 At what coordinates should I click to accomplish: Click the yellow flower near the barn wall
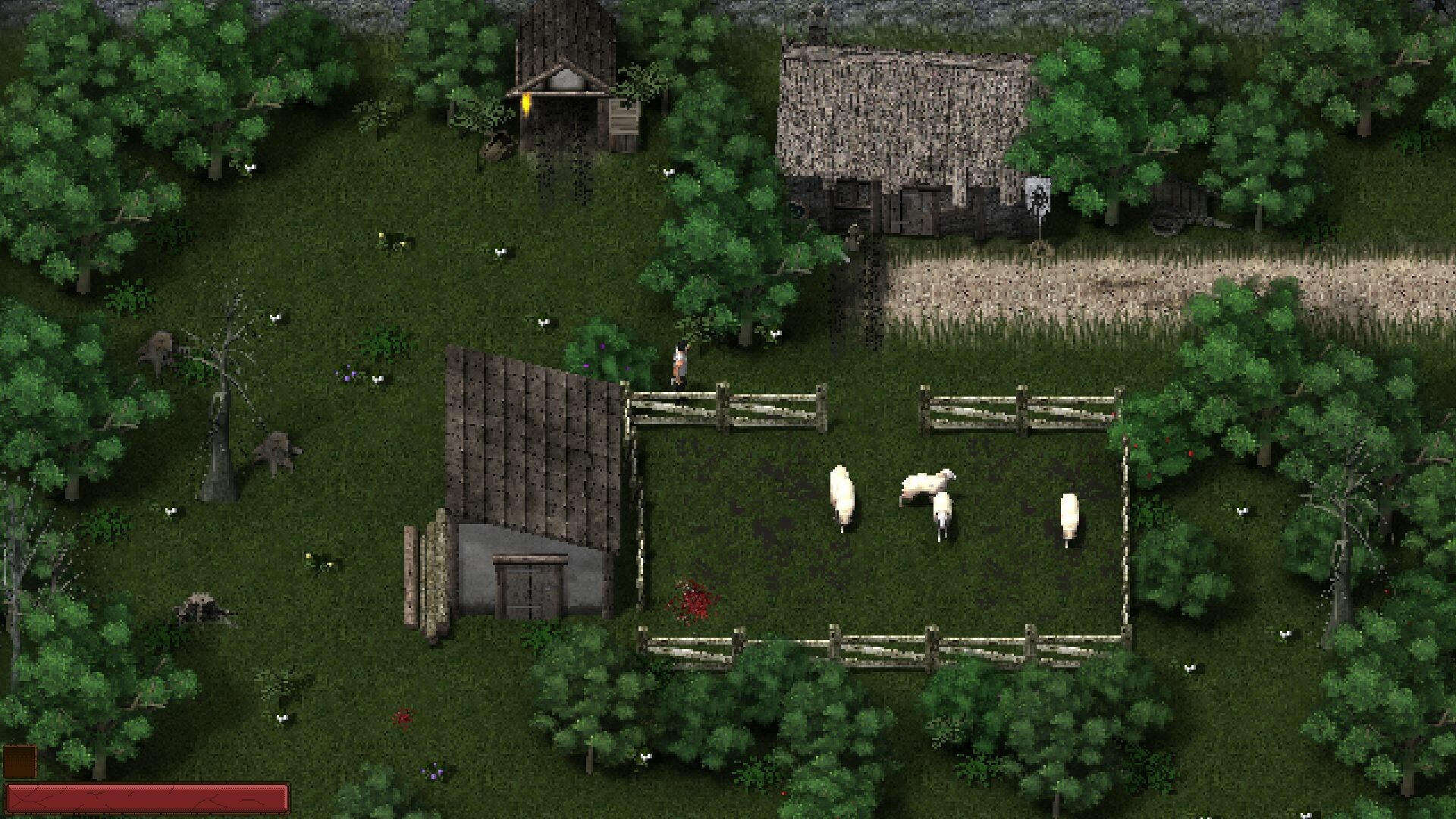tap(312, 557)
